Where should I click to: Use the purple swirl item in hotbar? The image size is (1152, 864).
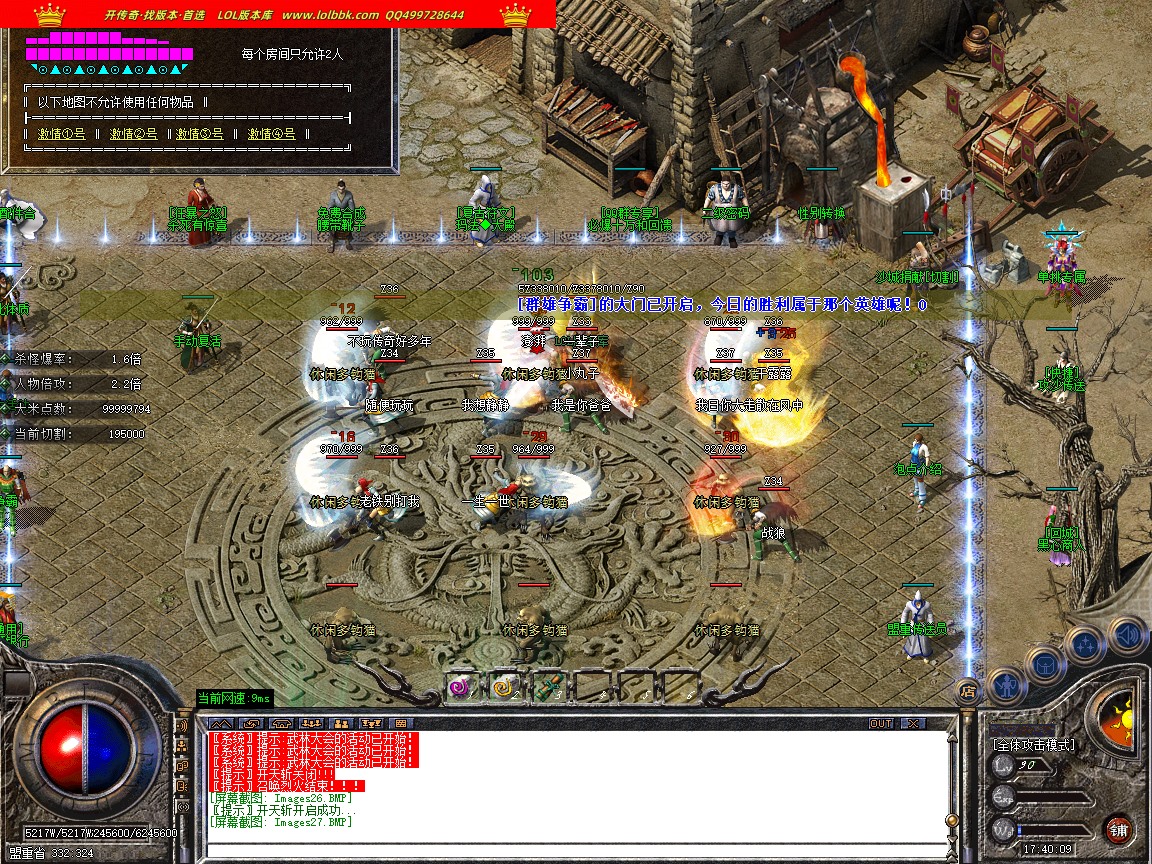point(461,686)
